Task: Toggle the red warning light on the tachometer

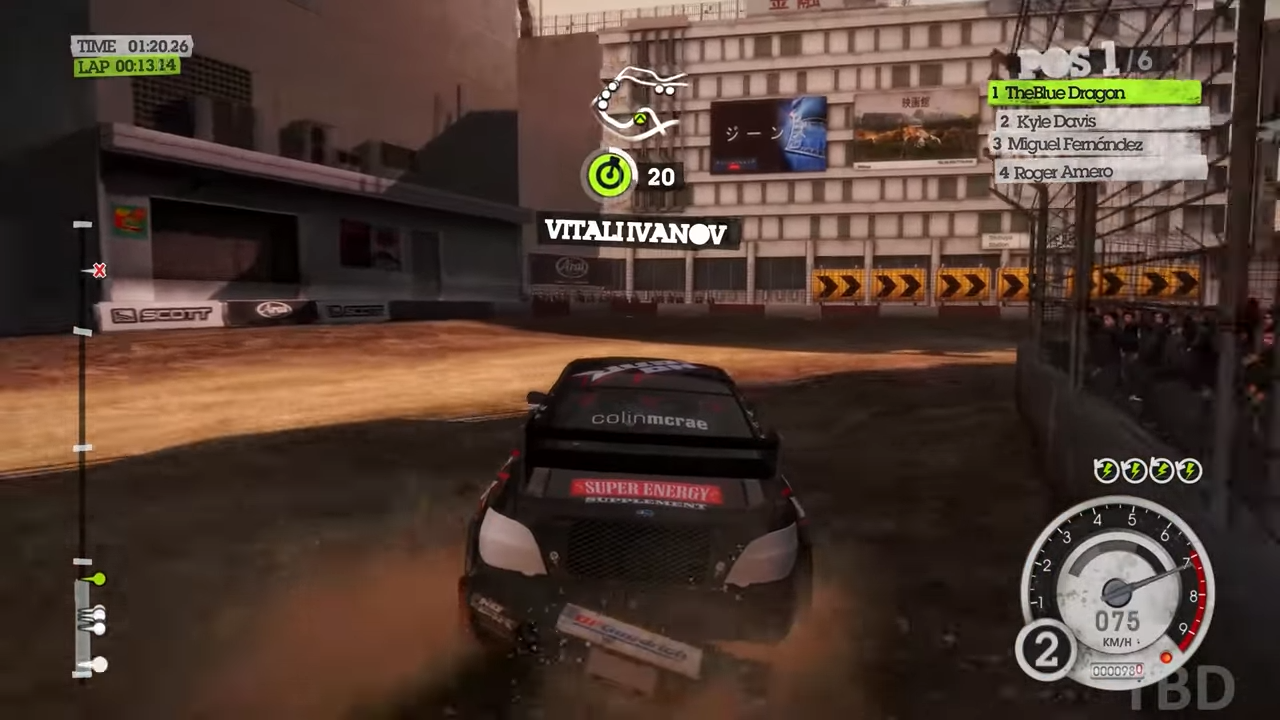Action: pyautogui.click(x=1168, y=656)
